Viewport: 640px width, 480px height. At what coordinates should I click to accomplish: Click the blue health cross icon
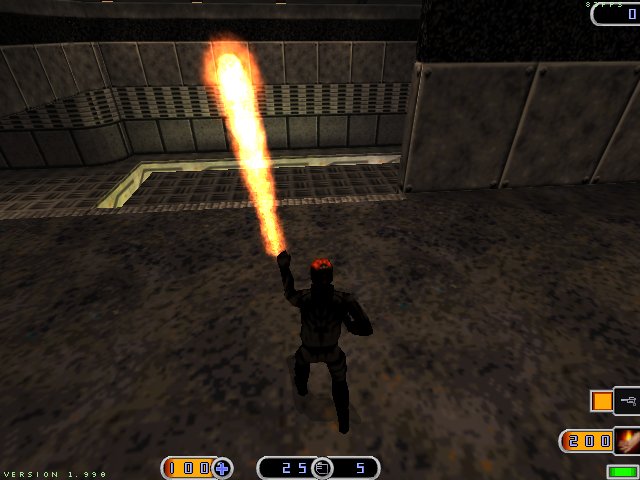tap(222, 467)
